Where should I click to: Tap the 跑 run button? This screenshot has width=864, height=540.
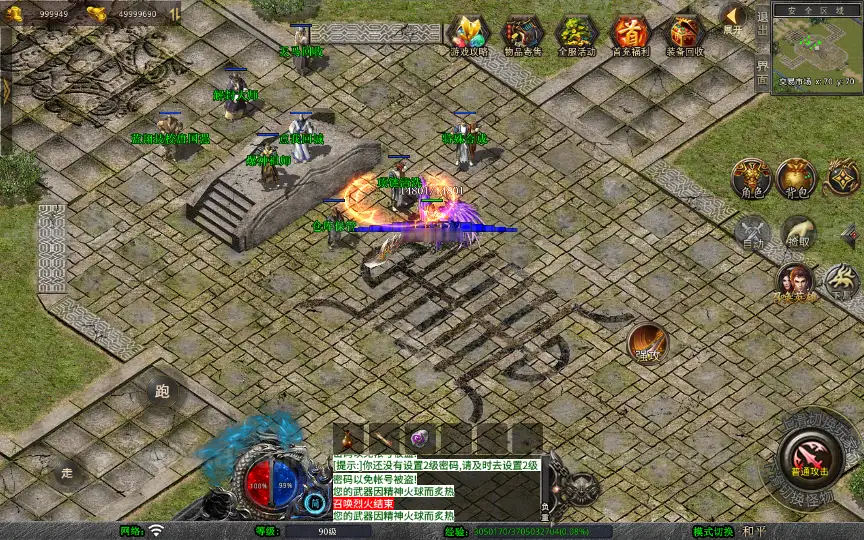point(164,392)
